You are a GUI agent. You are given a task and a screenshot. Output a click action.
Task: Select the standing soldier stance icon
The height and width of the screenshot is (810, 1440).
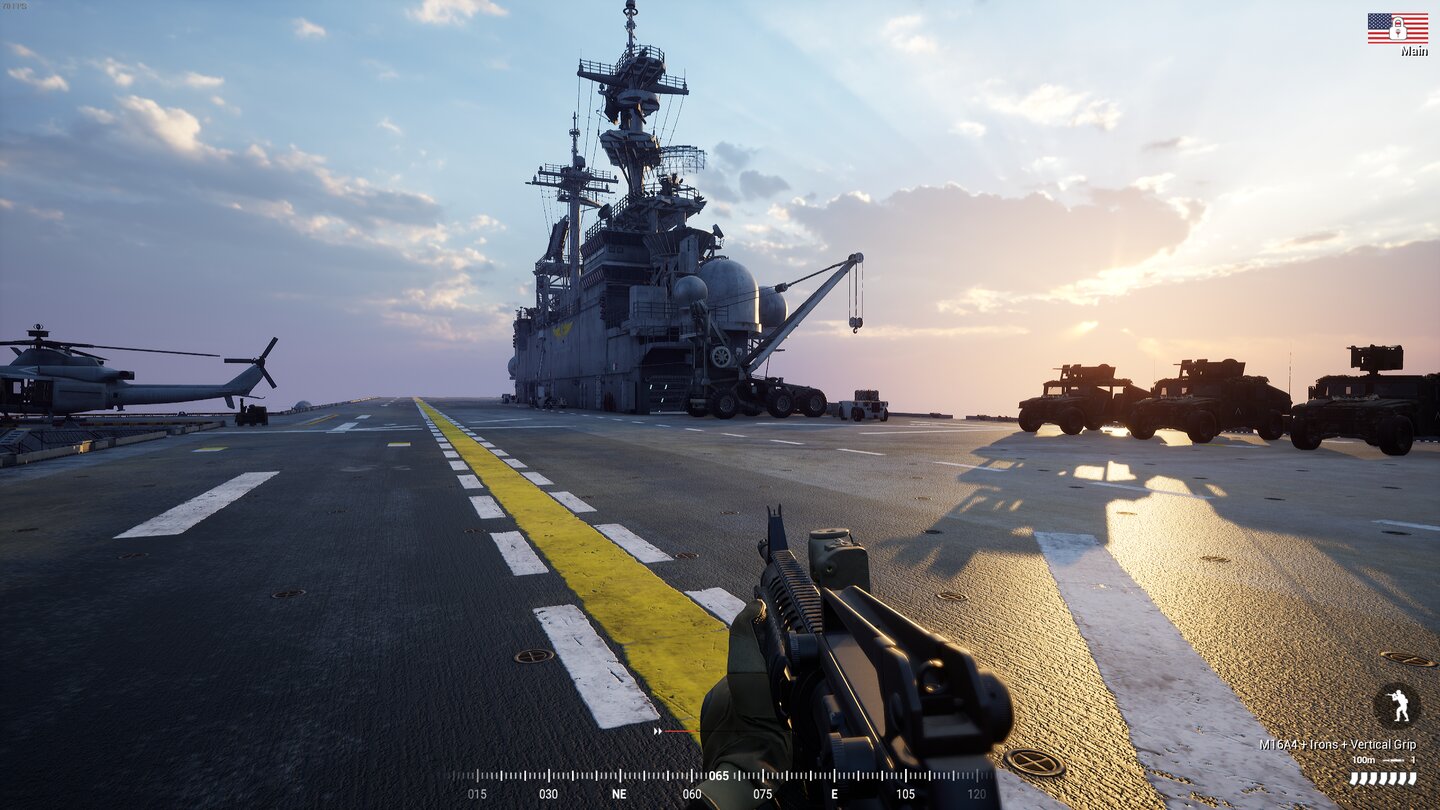1397,705
